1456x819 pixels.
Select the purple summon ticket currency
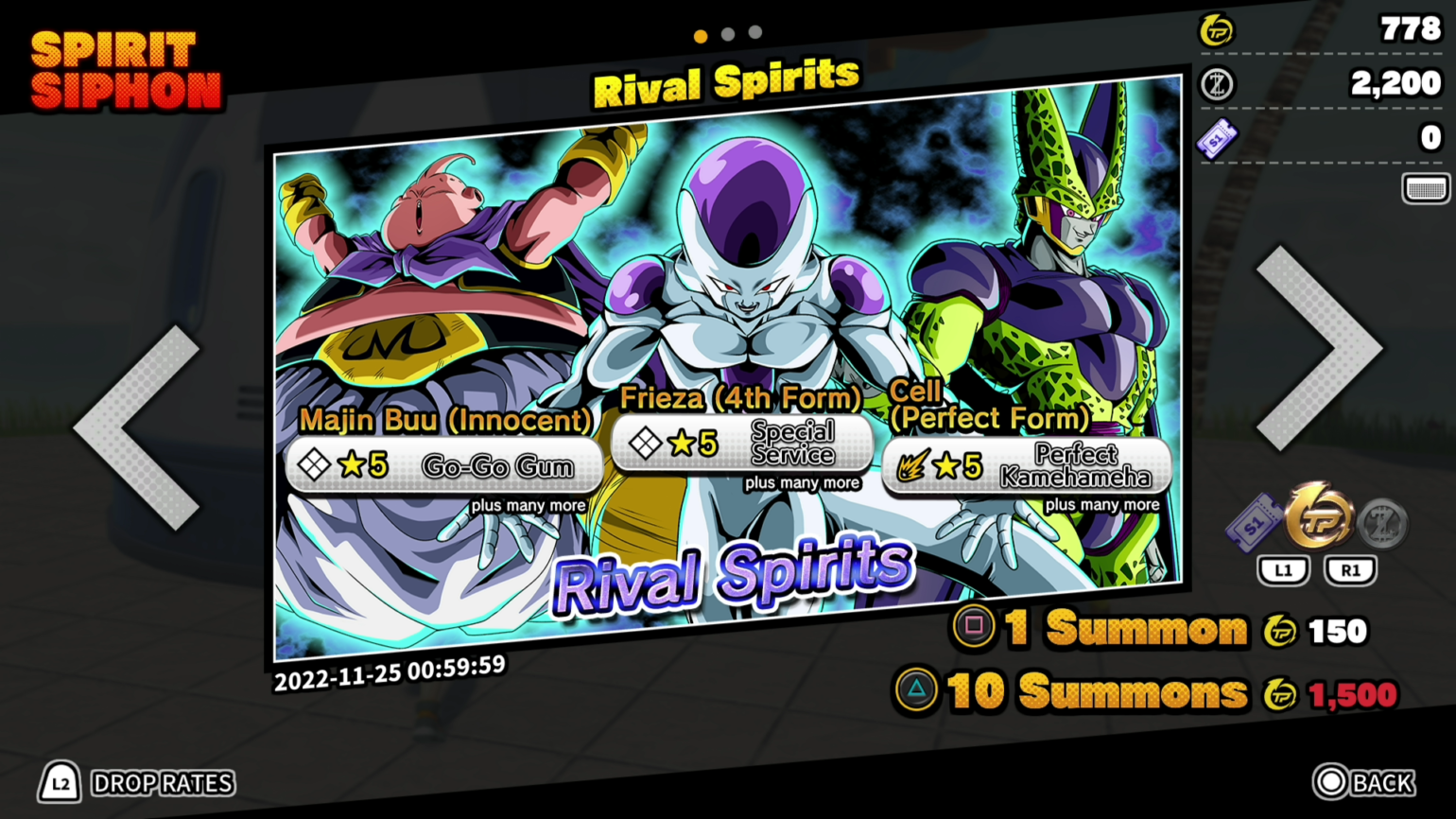[x=1255, y=522]
